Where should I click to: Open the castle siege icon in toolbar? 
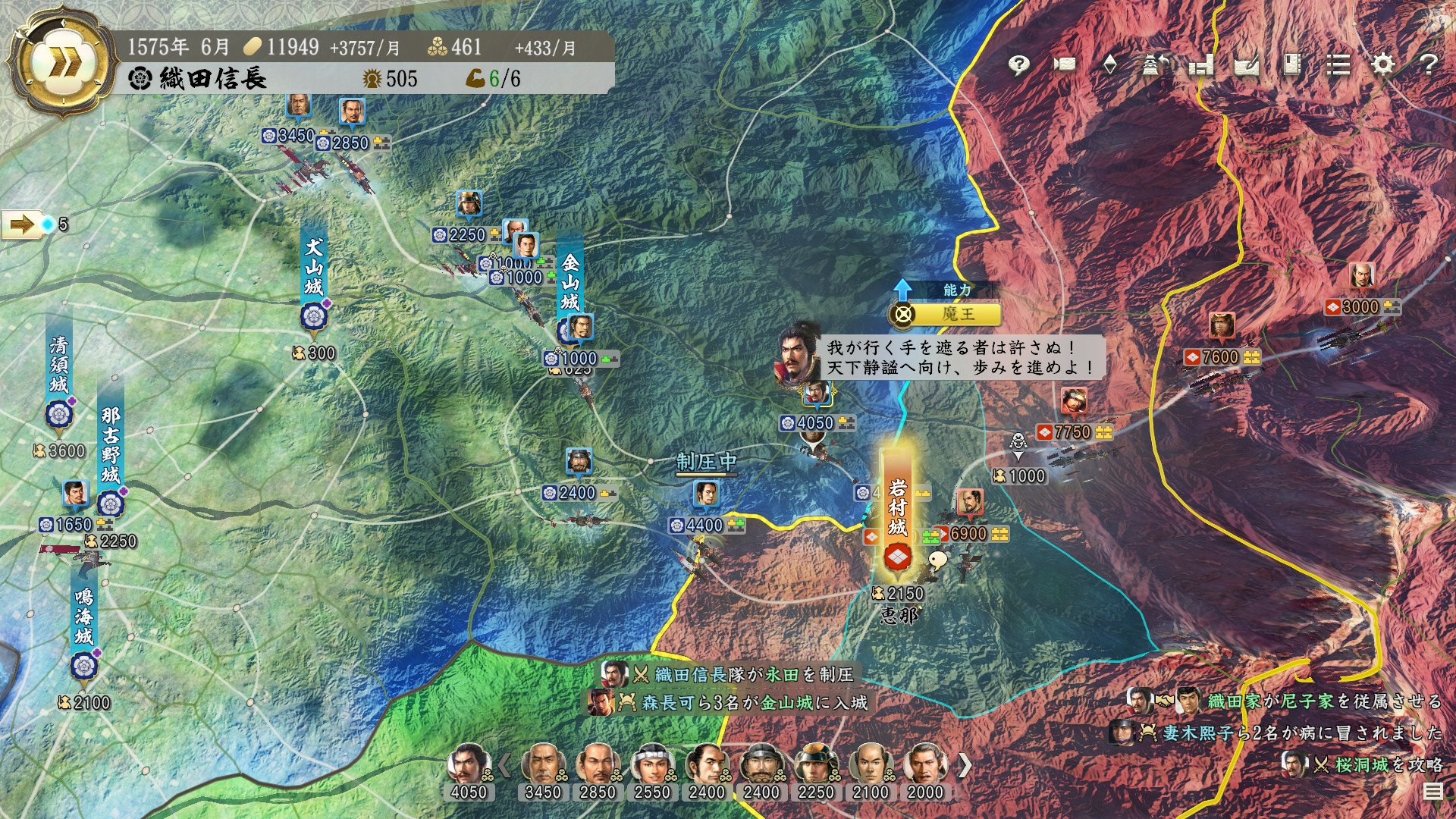click(x=1155, y=66)
